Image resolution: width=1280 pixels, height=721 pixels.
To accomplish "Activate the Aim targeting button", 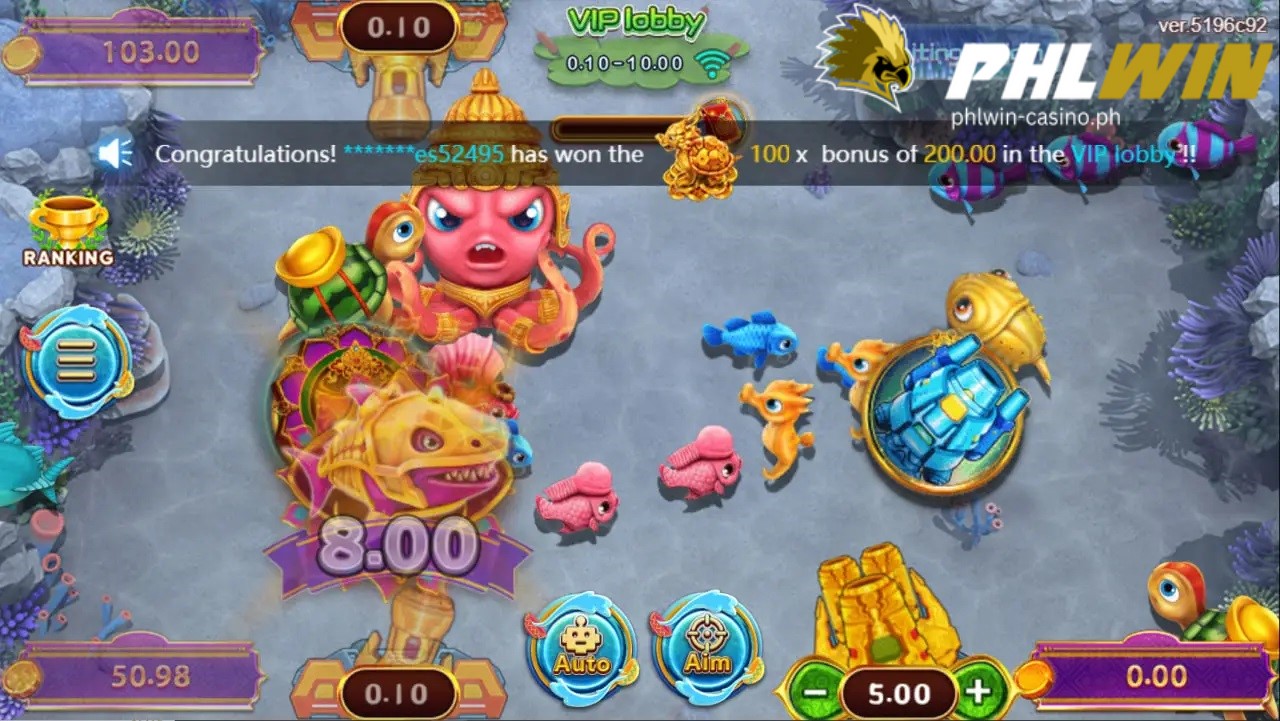I will (x=707, y=649).
